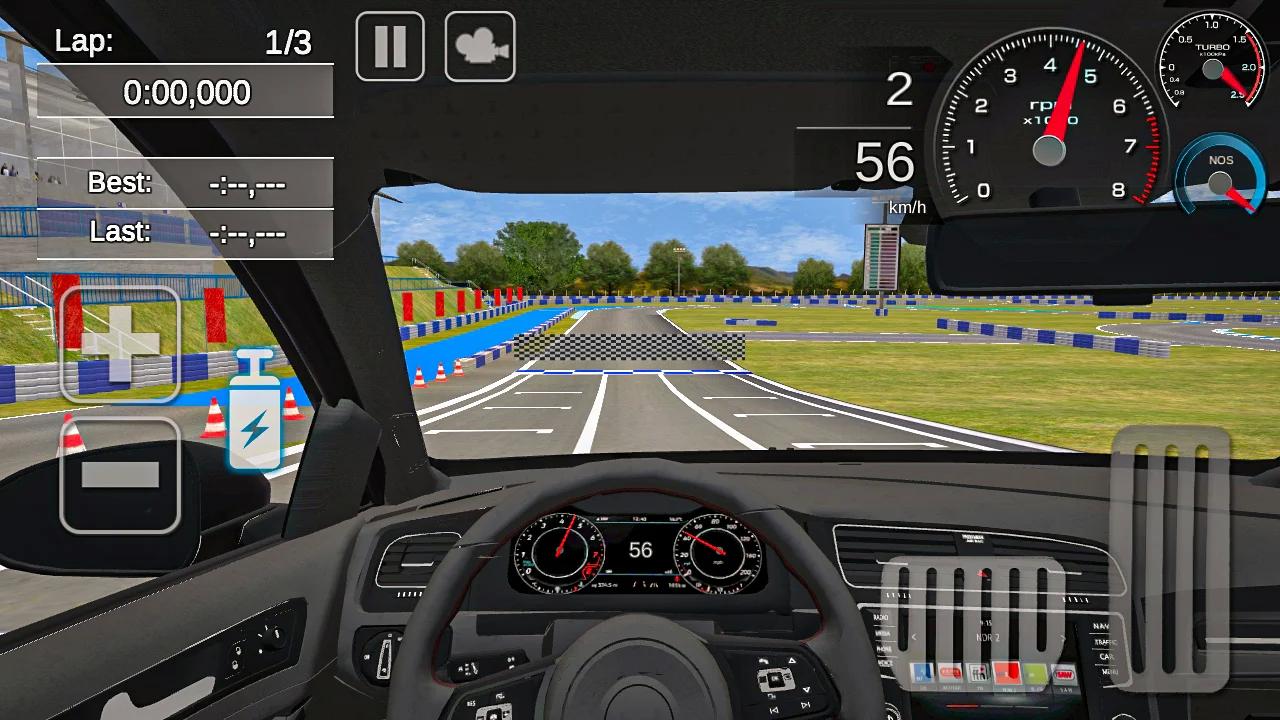Click the NOS gauge
Viewport: 1280px width, 720px height.
pos(1220,180)
